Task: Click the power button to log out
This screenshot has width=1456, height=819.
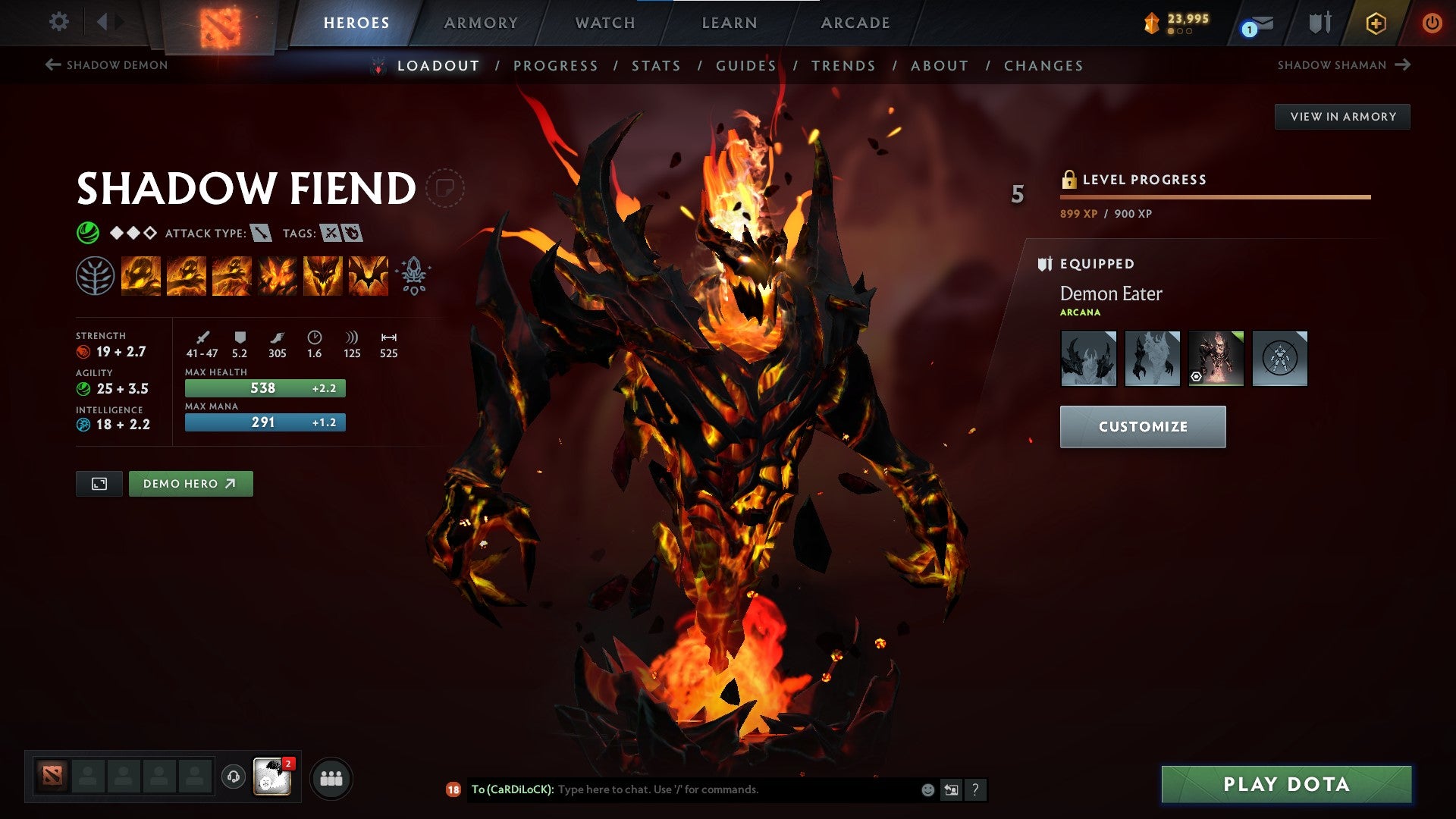Action: point(1433,23)
